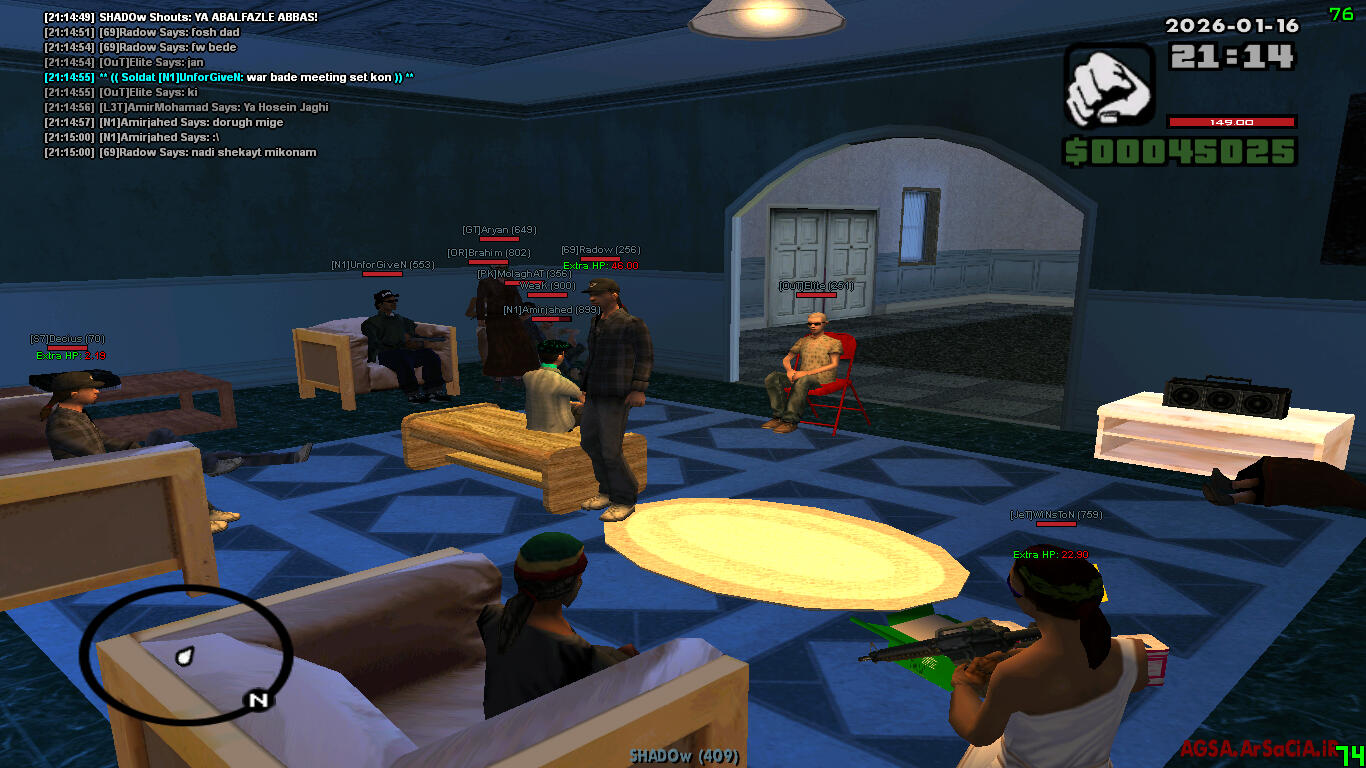Image resolution: width=1366 pixels, height=768 pixels.
Task: Click the white player blip on radar
Action: pyautogui.click(x=183, y=656)
